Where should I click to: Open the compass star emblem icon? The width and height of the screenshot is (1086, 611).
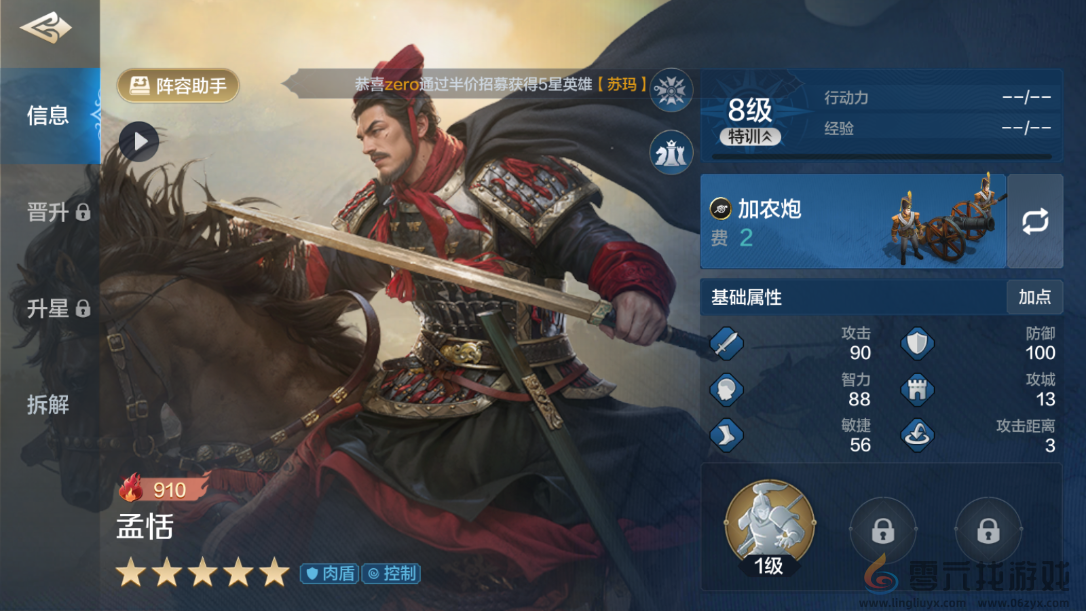click(672, 91)
